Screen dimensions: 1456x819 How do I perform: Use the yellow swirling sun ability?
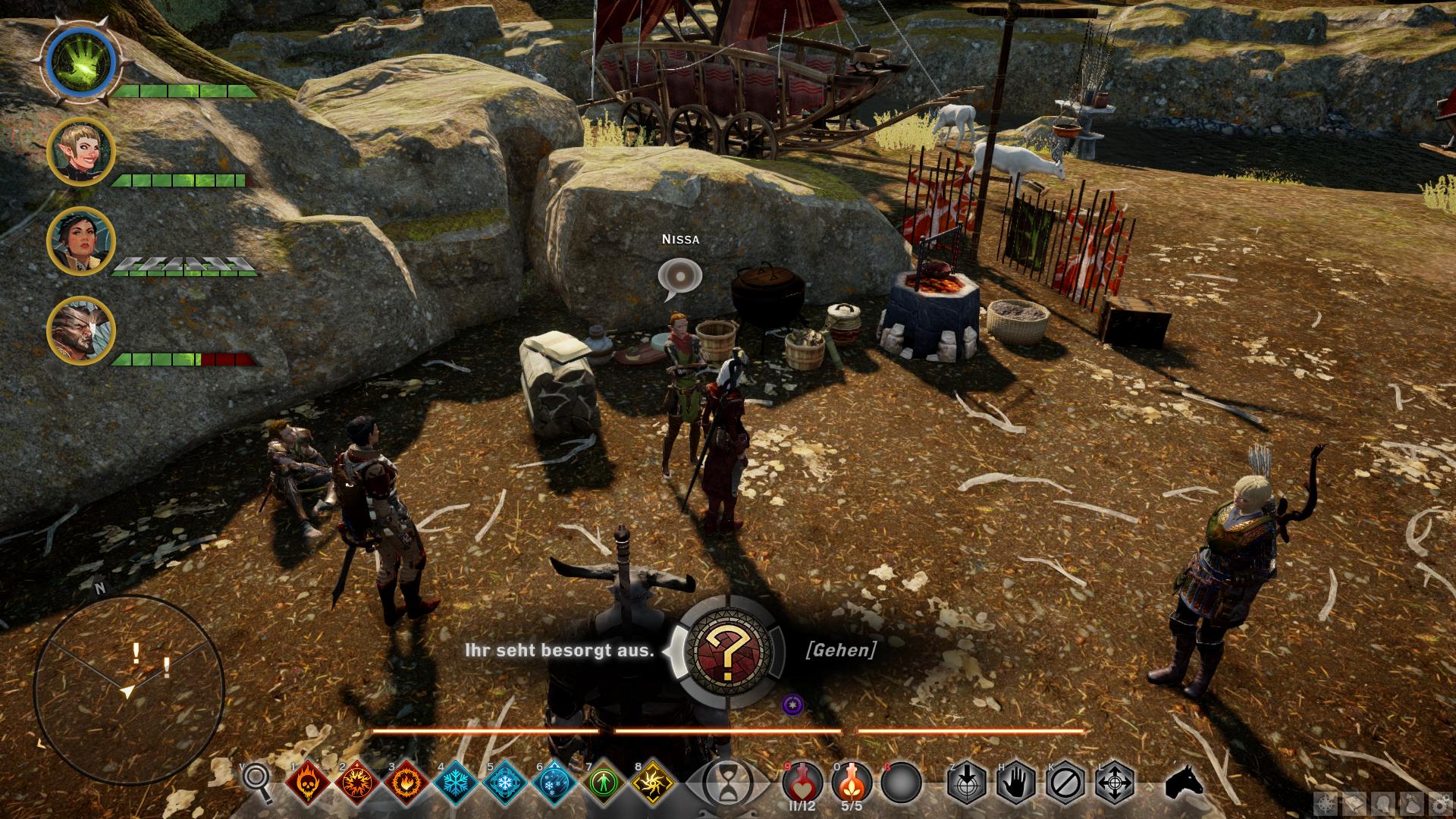pos(654,782)
